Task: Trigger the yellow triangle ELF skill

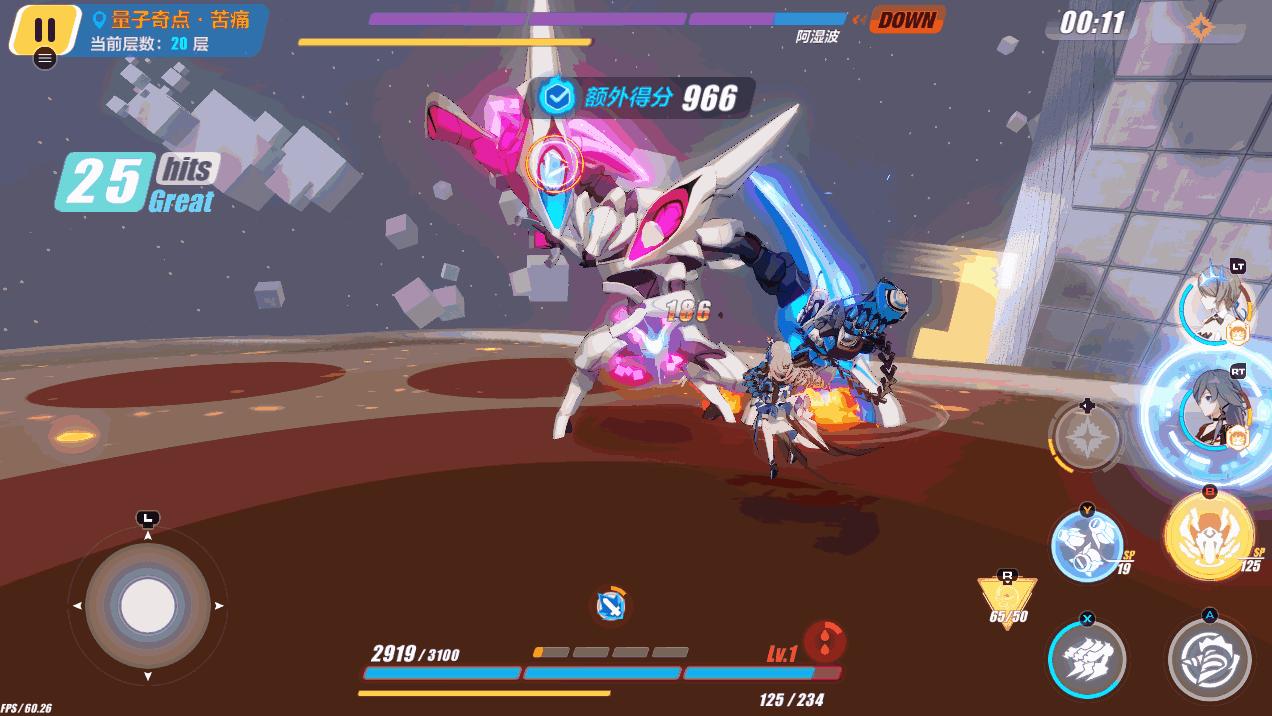Action: (1007, 601)
